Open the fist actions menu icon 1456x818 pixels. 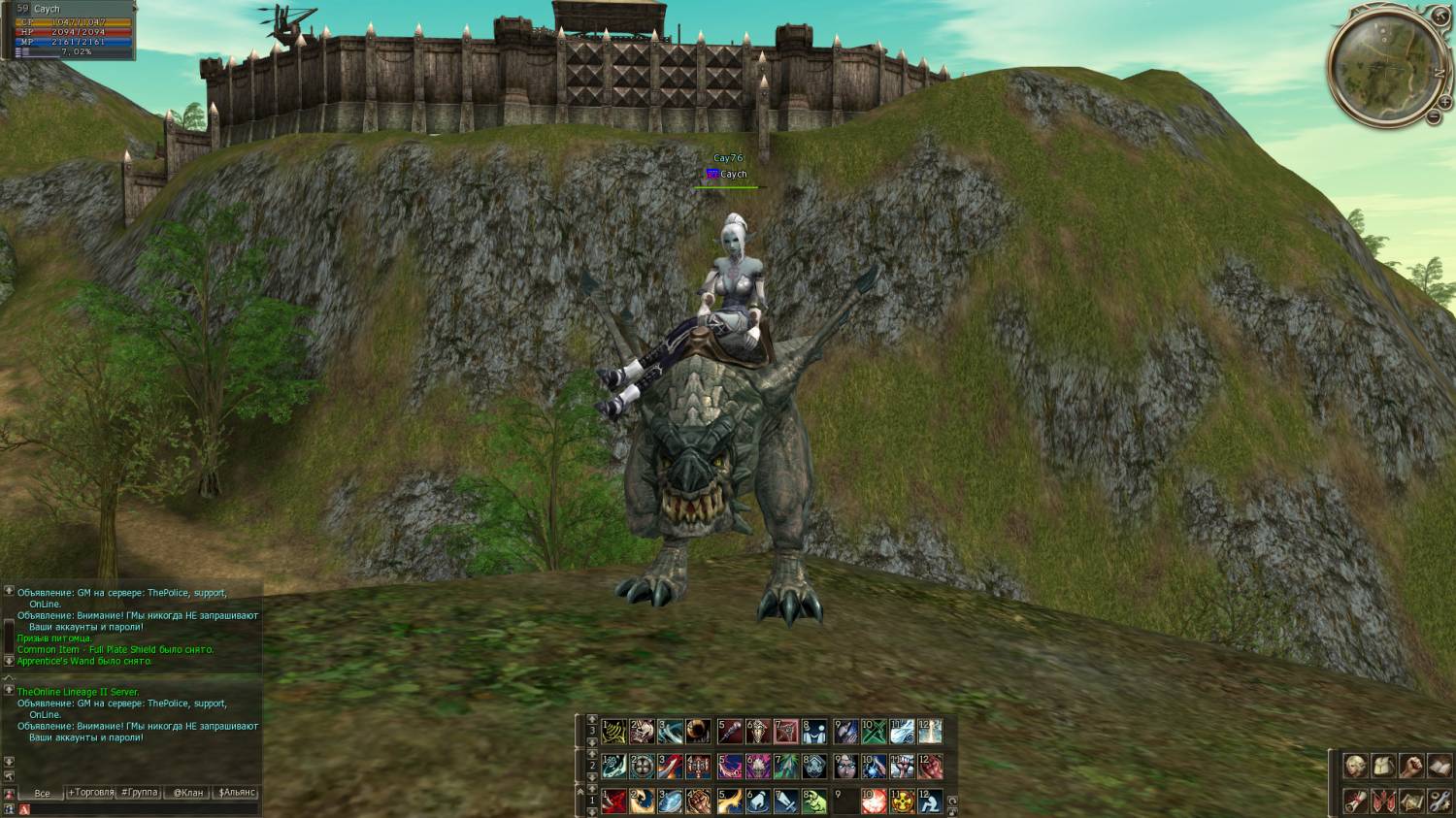pyautogui.click(x=1411, y=766)
